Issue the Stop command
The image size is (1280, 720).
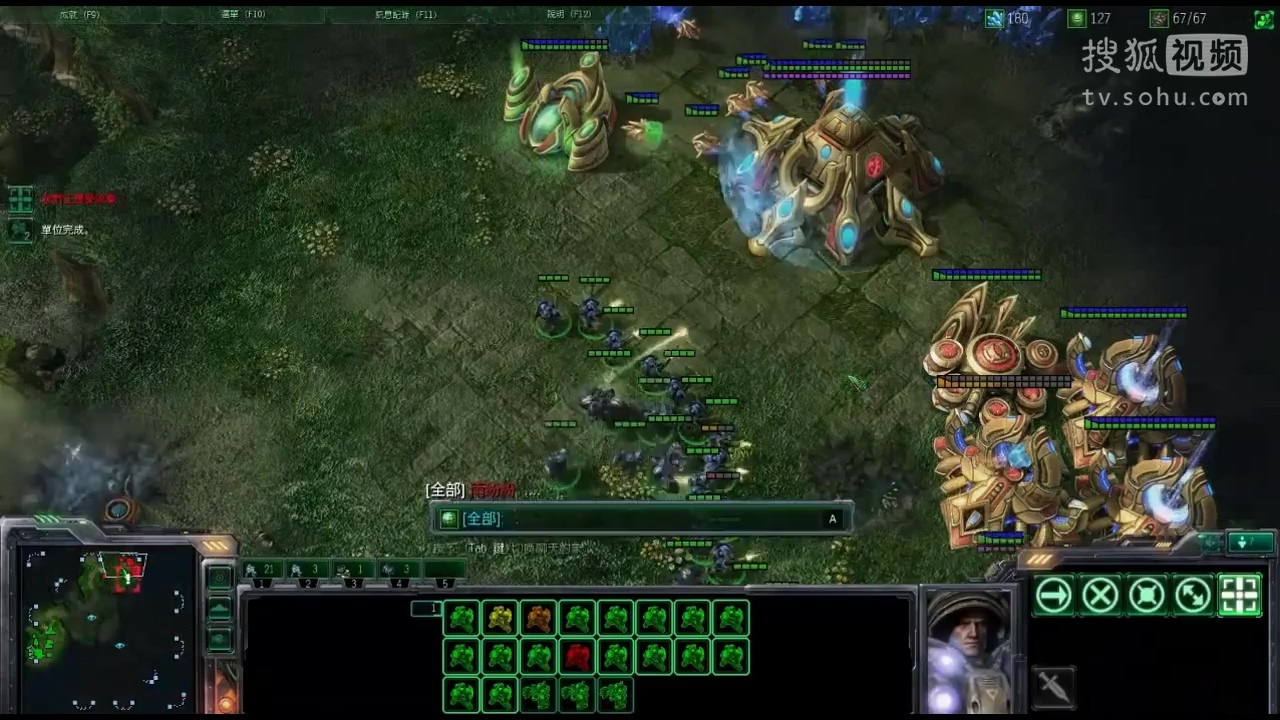click(x=1100, y=596)
